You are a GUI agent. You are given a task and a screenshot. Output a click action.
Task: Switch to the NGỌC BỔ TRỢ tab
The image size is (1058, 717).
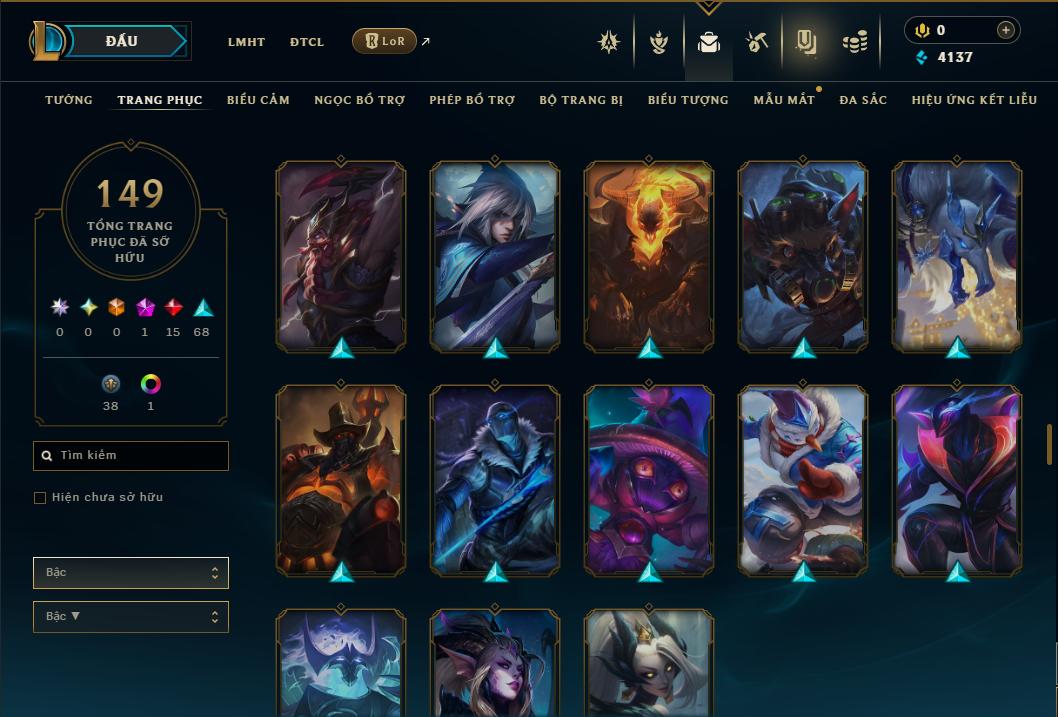point(359,100)
